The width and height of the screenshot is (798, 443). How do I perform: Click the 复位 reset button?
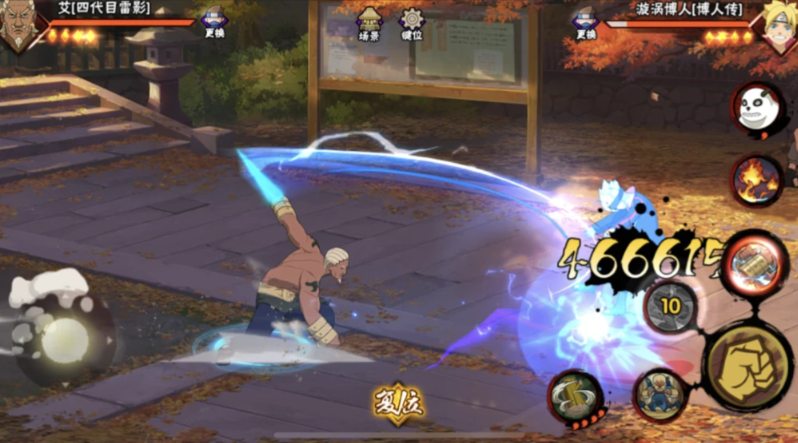pos(398,403)
